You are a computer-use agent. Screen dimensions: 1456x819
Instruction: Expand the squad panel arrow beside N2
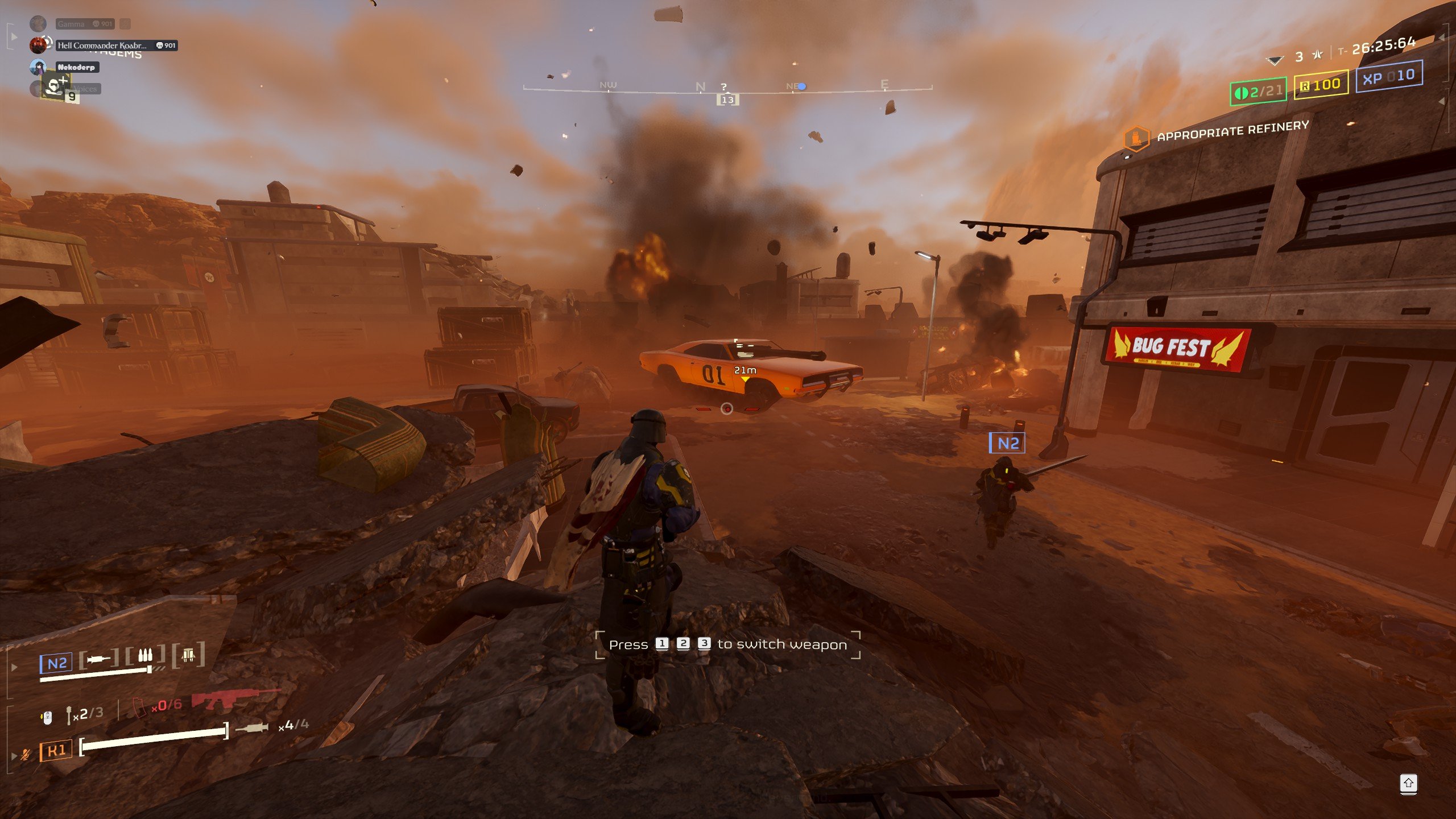pos(15,667)
